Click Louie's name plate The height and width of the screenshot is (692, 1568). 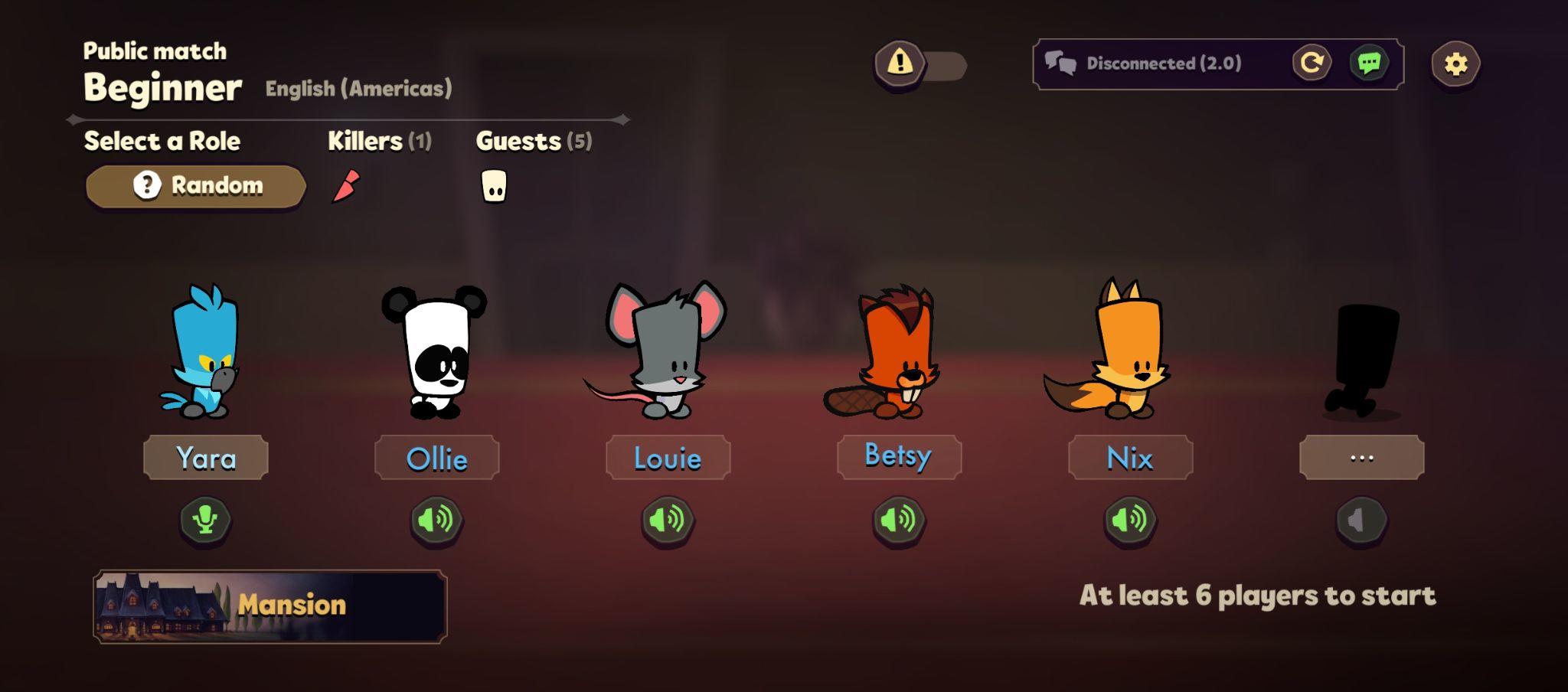[x=668, y=457]
